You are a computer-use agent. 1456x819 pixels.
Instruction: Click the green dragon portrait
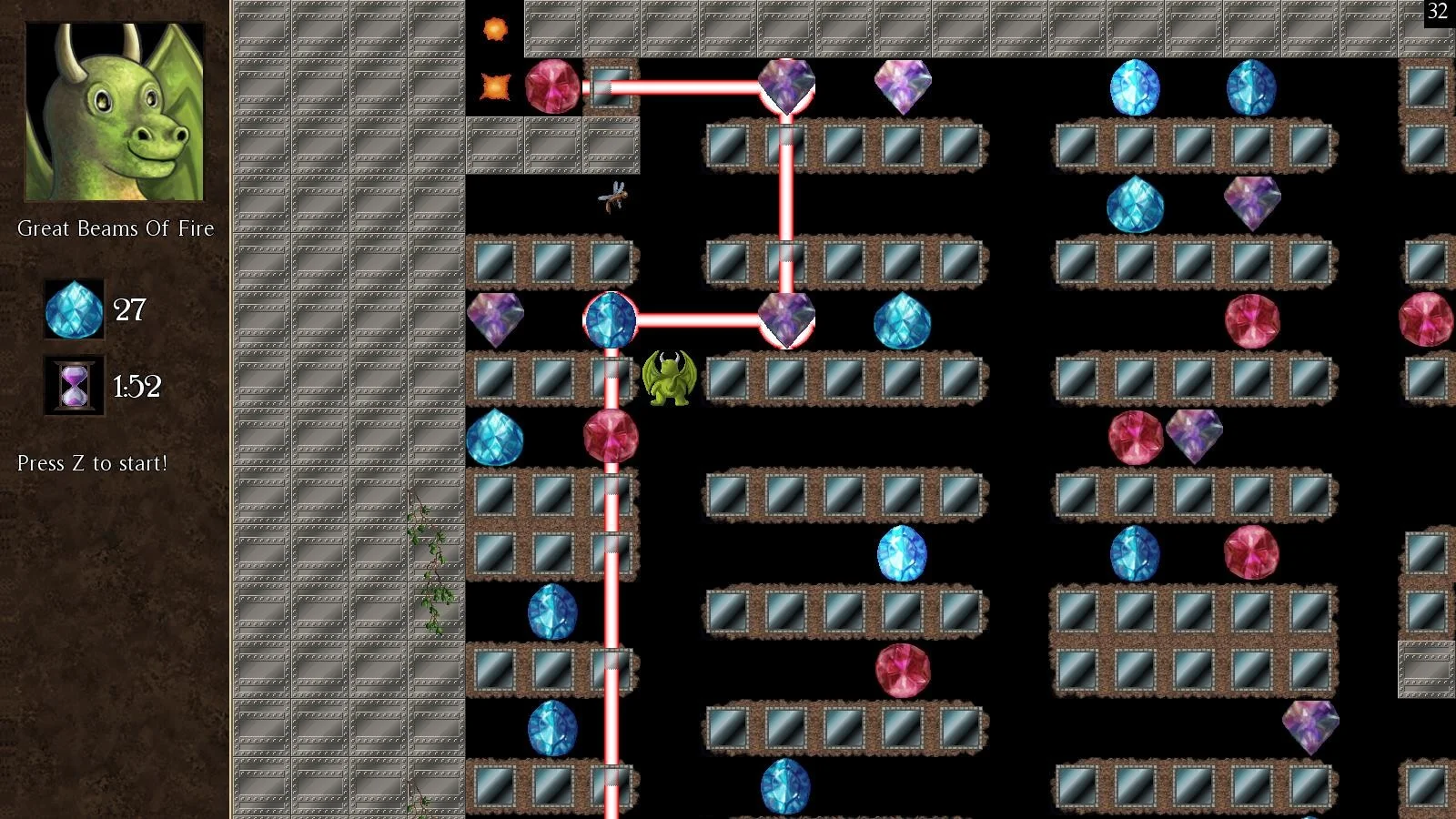115,111
